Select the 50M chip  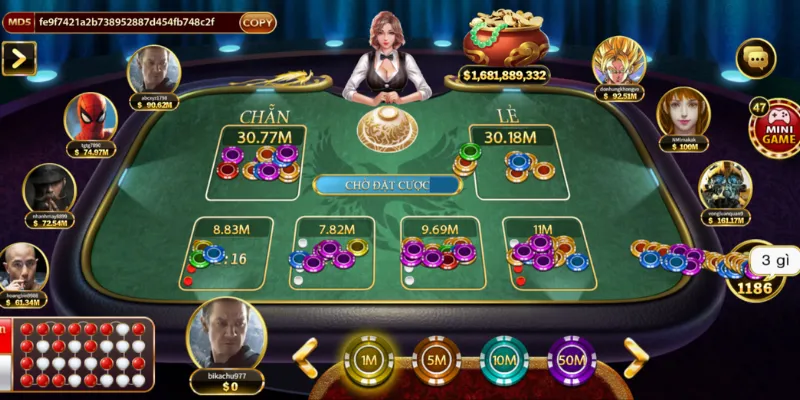tap(572, 359)
